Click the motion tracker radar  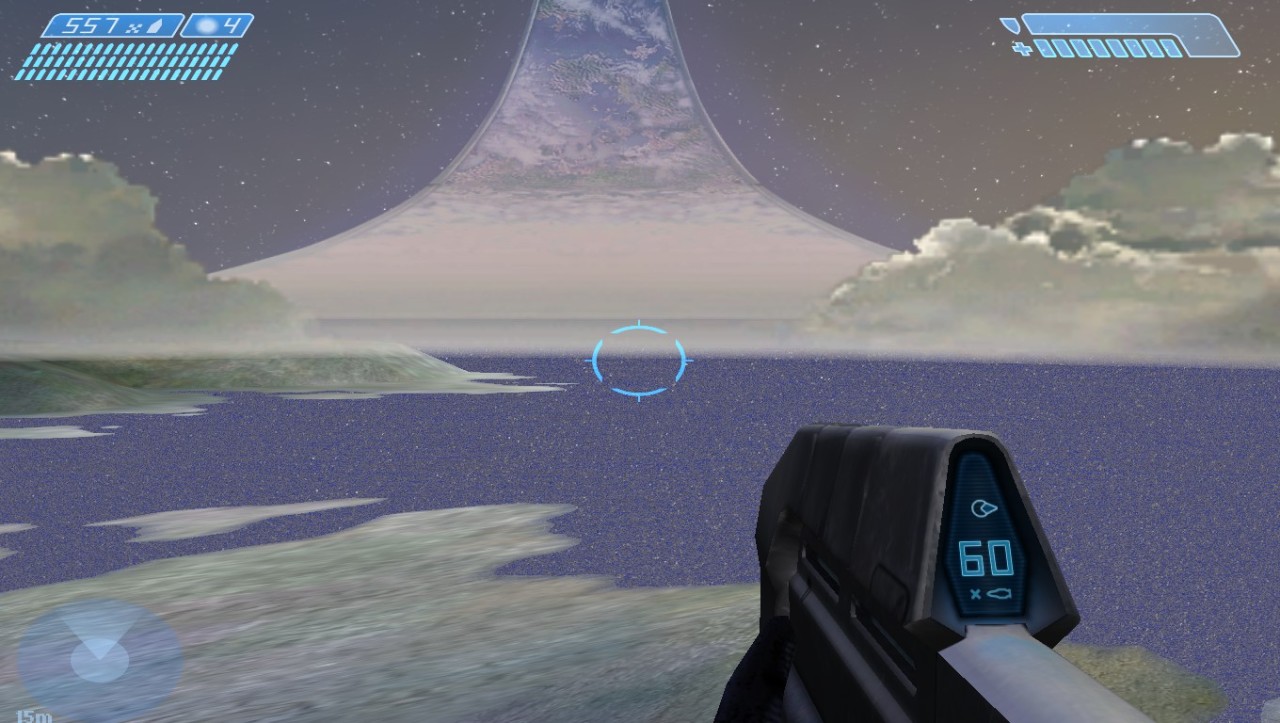tap(99, 659)
